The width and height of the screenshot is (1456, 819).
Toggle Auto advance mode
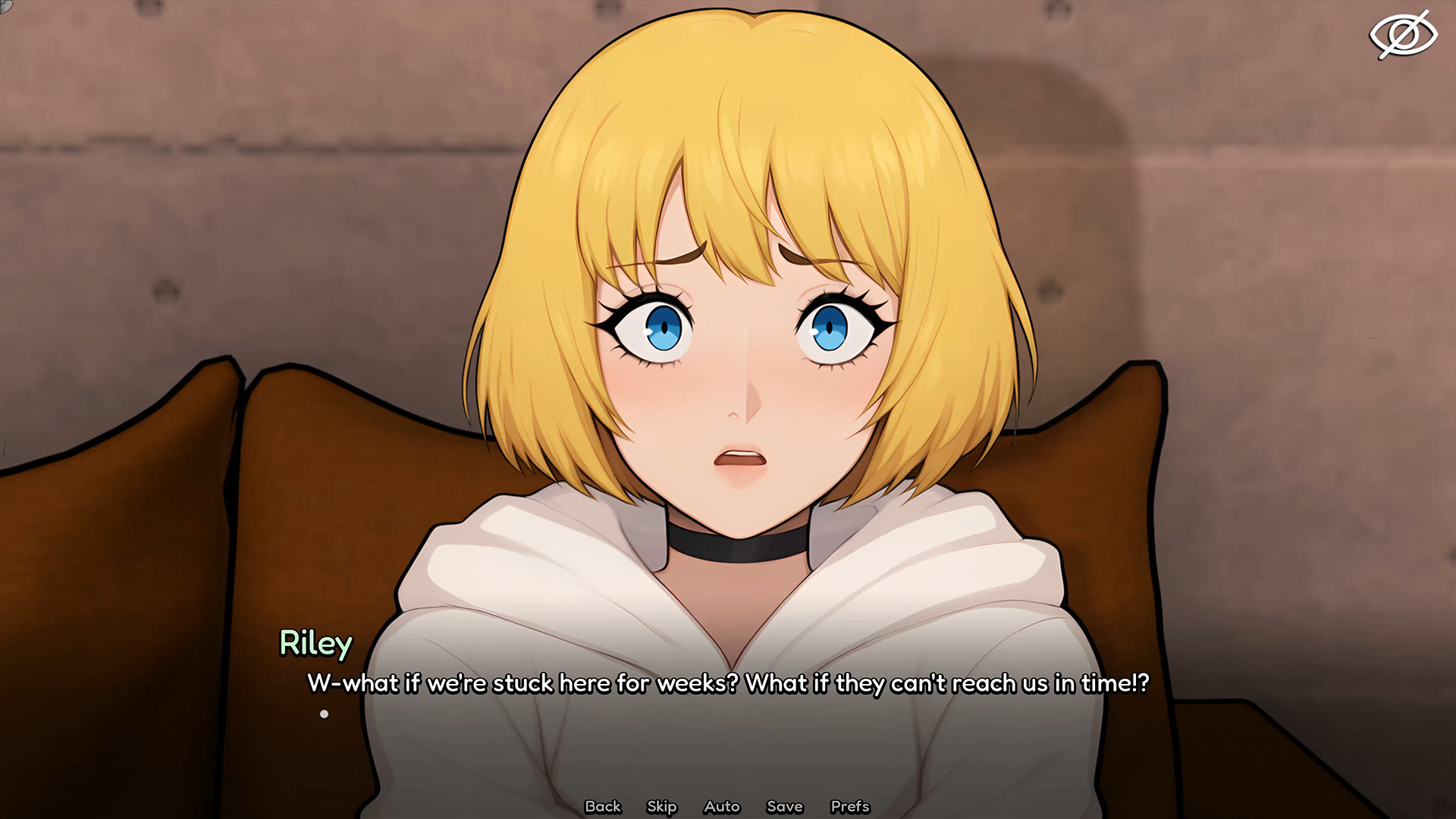tap(721, 806)
